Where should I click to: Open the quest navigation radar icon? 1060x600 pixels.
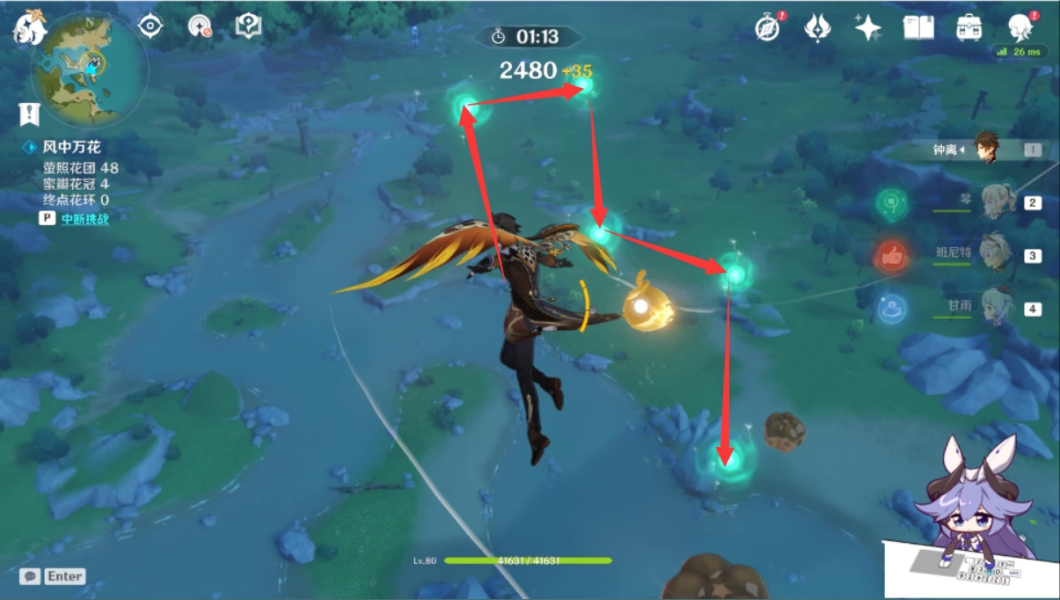tap(200, 26)
